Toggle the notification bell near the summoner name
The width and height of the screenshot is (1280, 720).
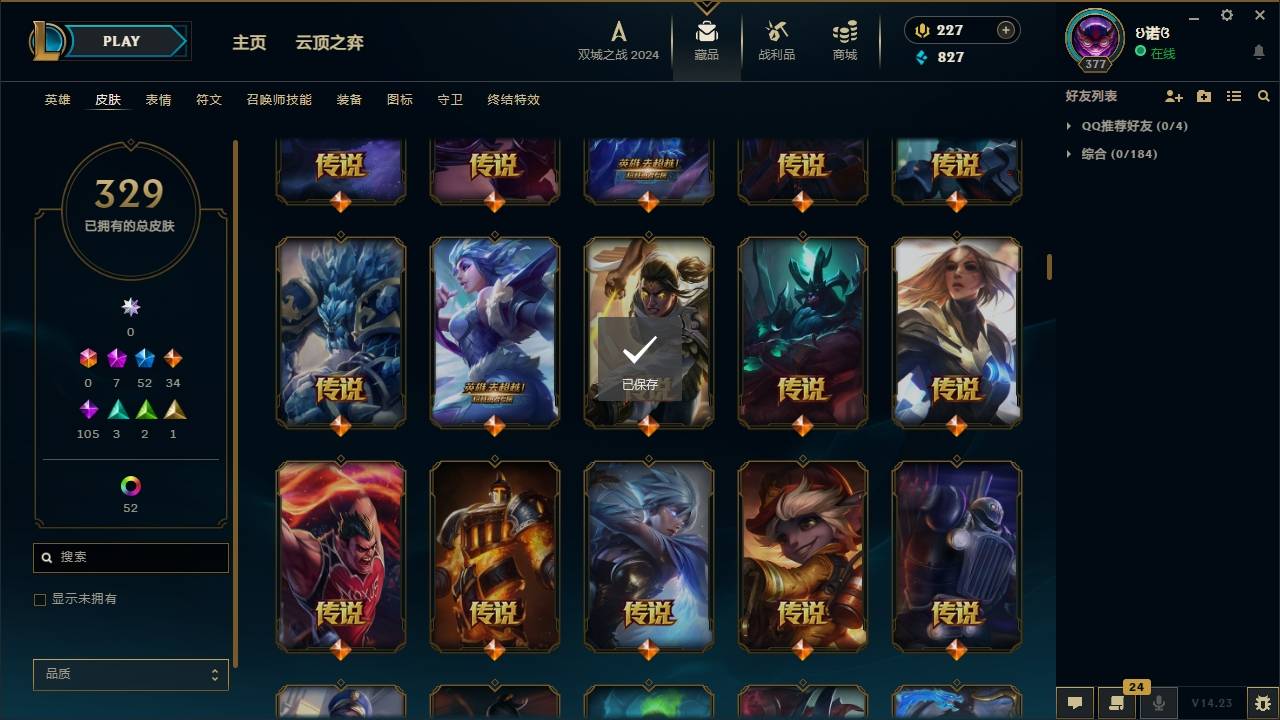click(x=1258, y=52)
